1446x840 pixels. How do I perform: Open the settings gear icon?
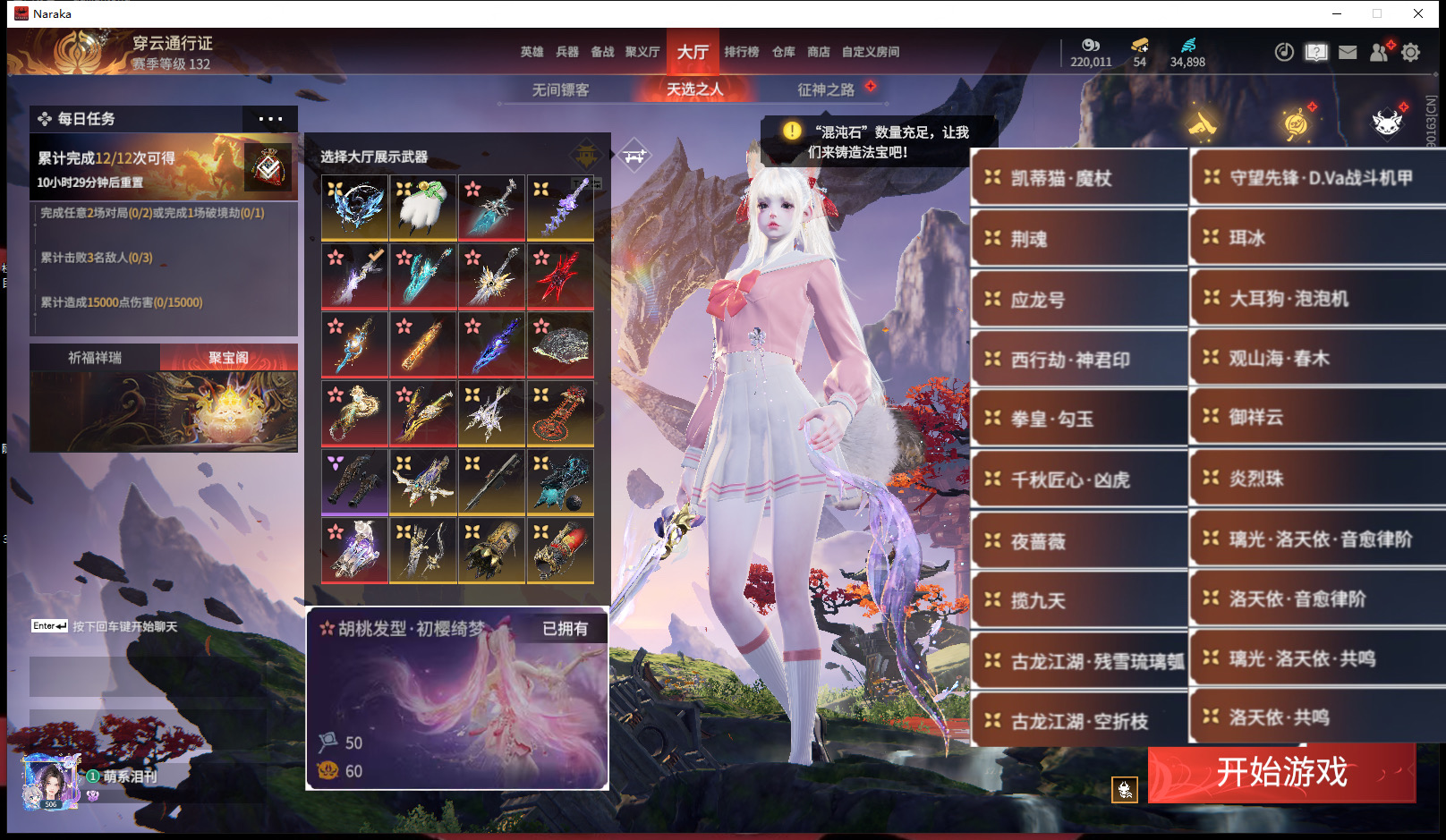[x=1410, y=53]
